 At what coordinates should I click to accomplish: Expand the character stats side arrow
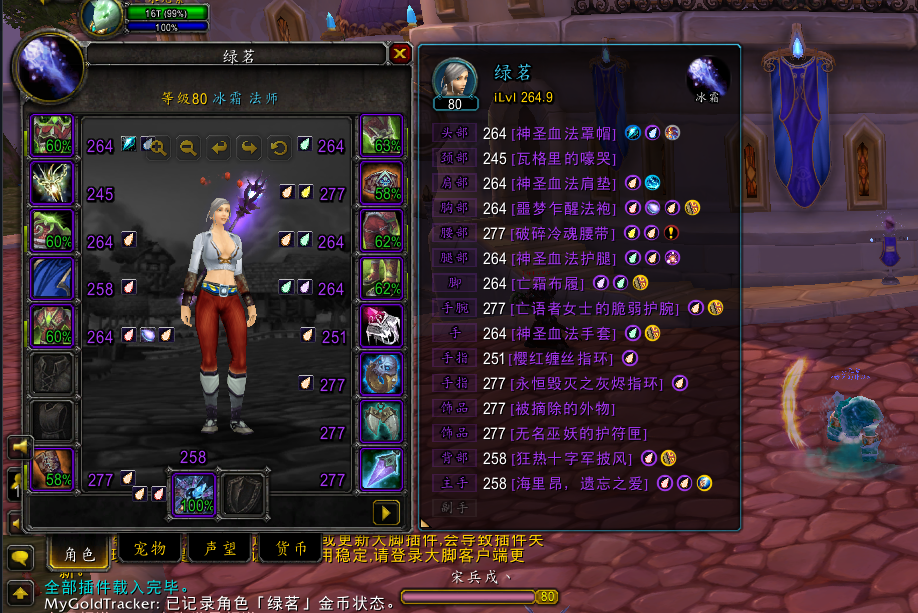pyautogui.click(x=385, y=512)
